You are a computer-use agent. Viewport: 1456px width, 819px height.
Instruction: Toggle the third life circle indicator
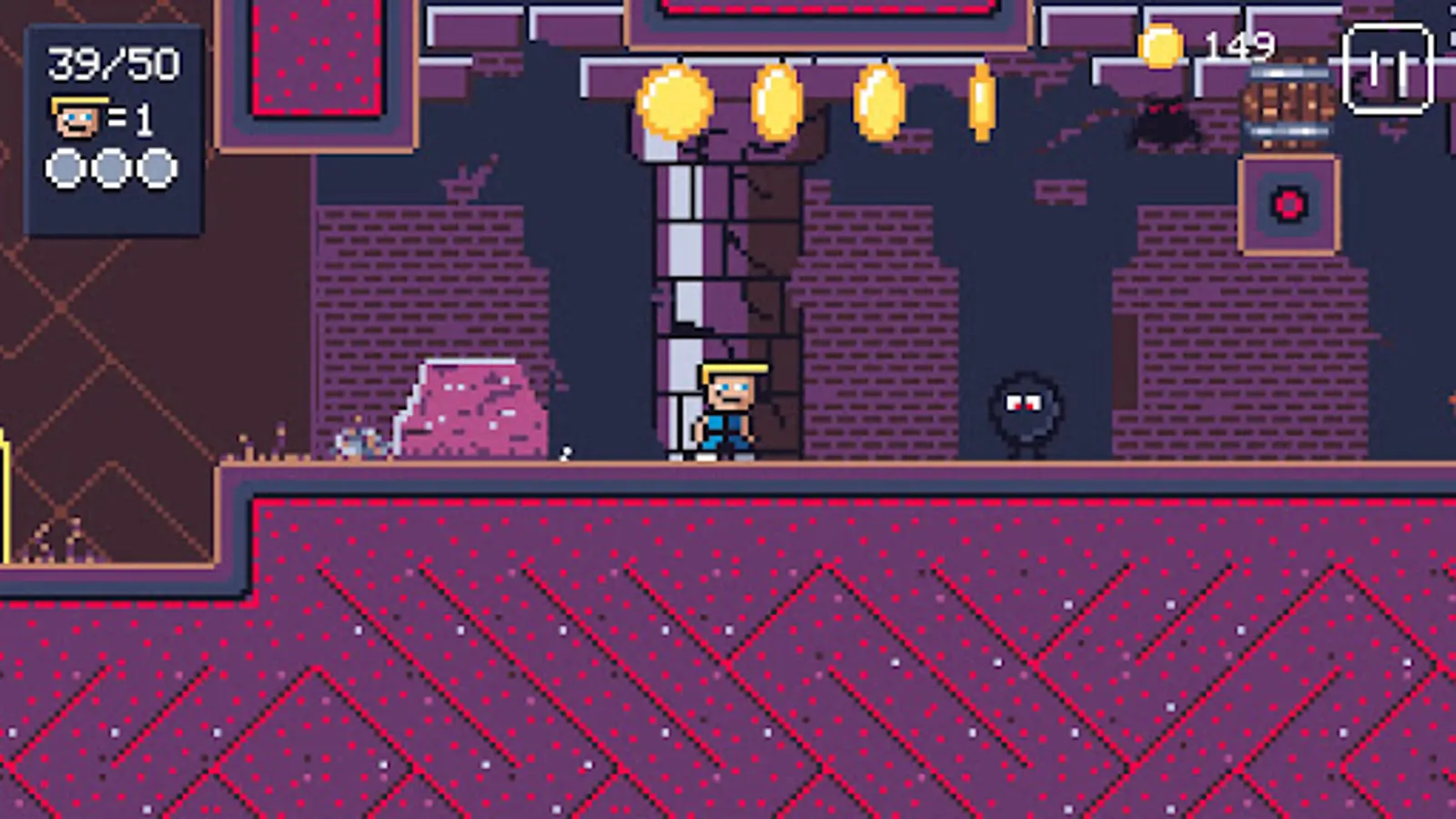point(160,168)
